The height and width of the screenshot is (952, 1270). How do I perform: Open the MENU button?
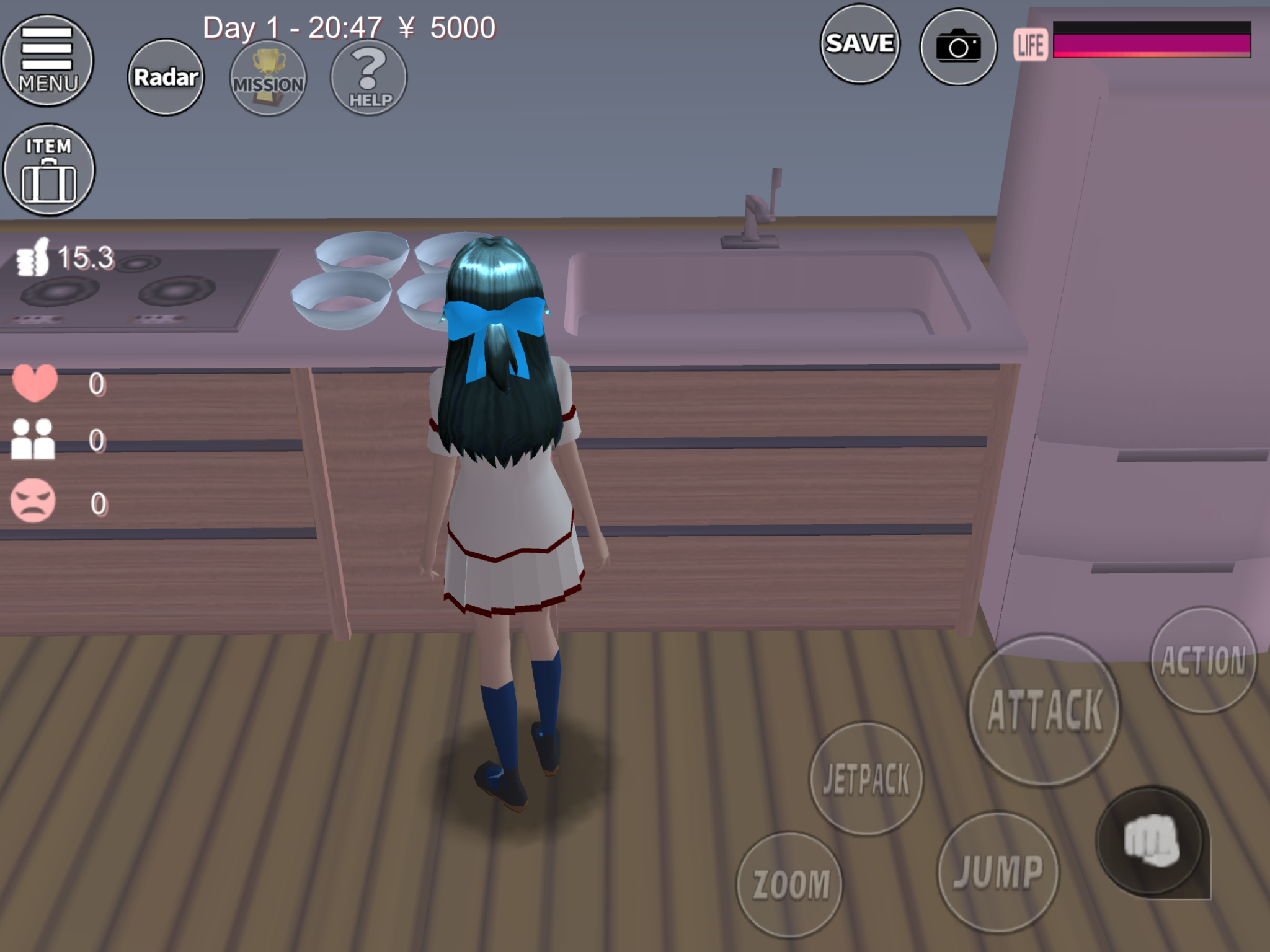coord(48,60)
